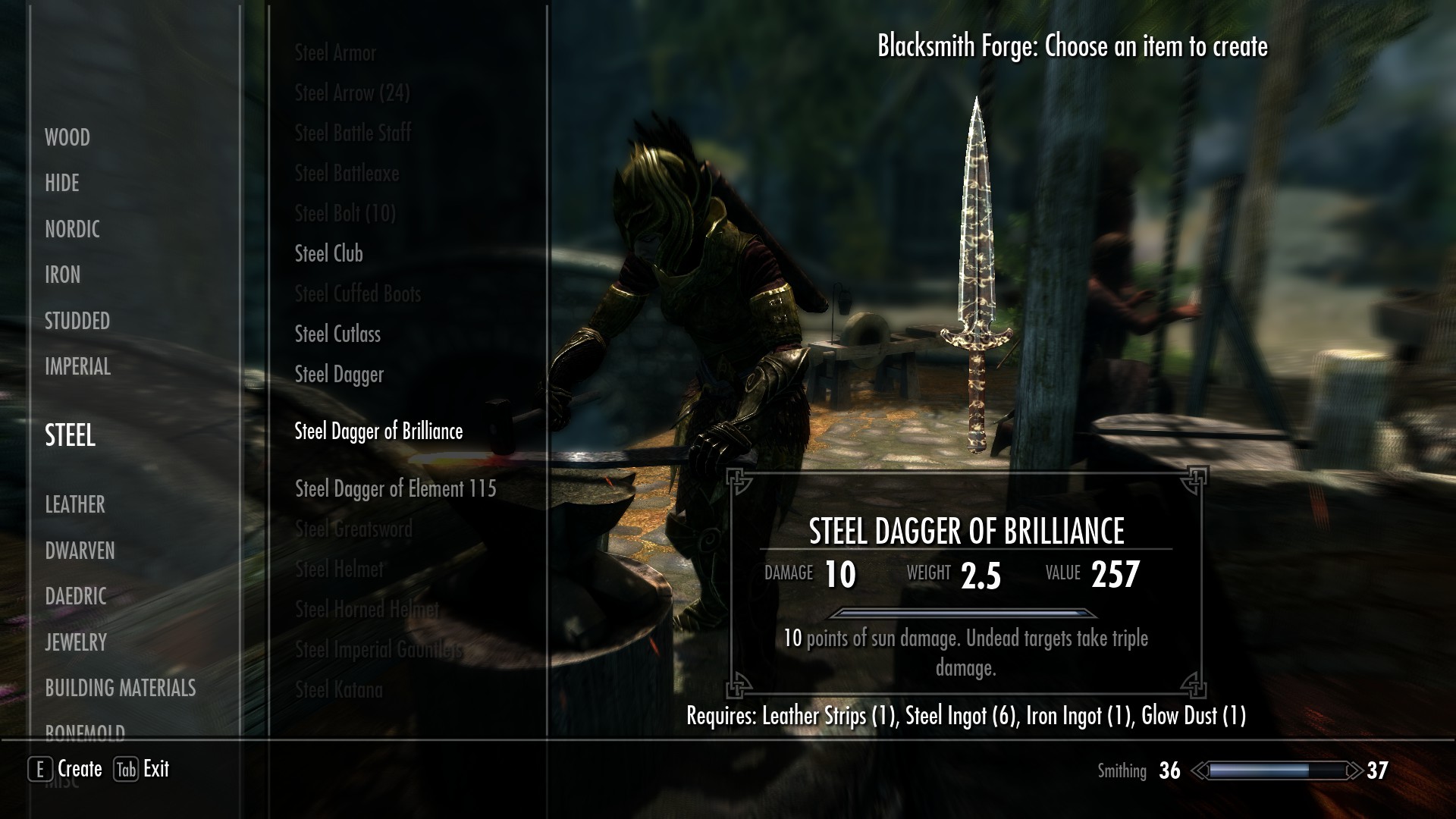
Task: Select the Wood crafting category
Action: tap(67, 137)
